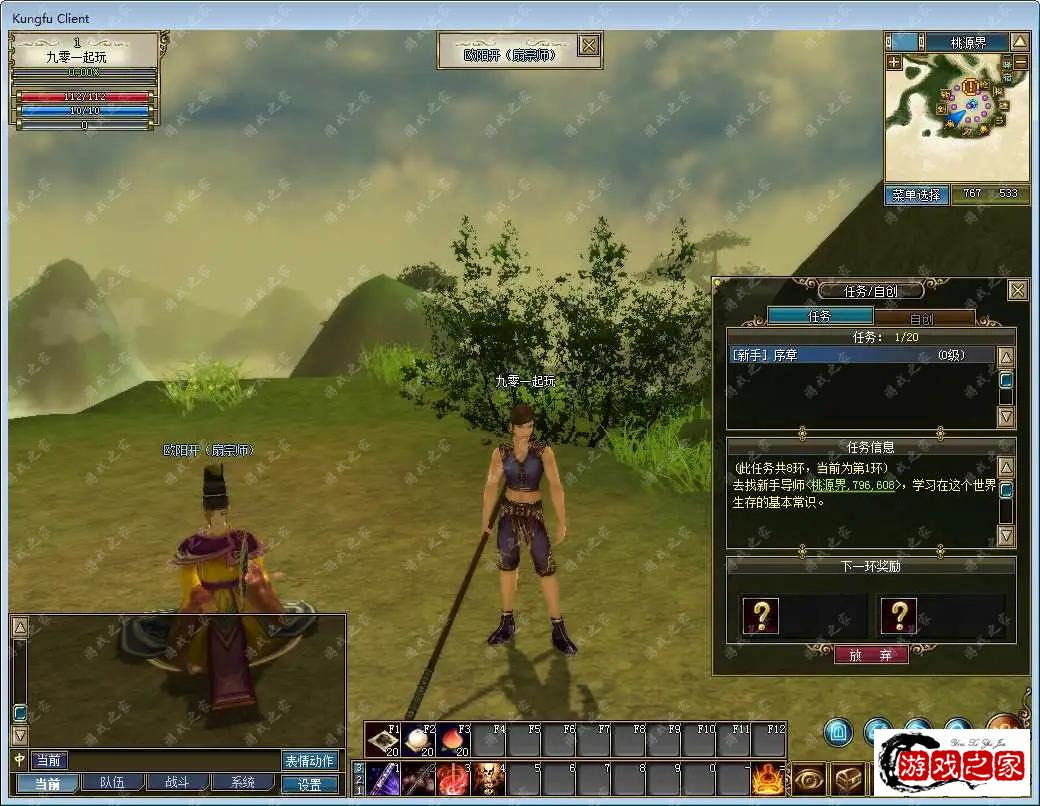Abandon quest with the 放弃 button
The image size is (1040, 806).
point(871,655)
